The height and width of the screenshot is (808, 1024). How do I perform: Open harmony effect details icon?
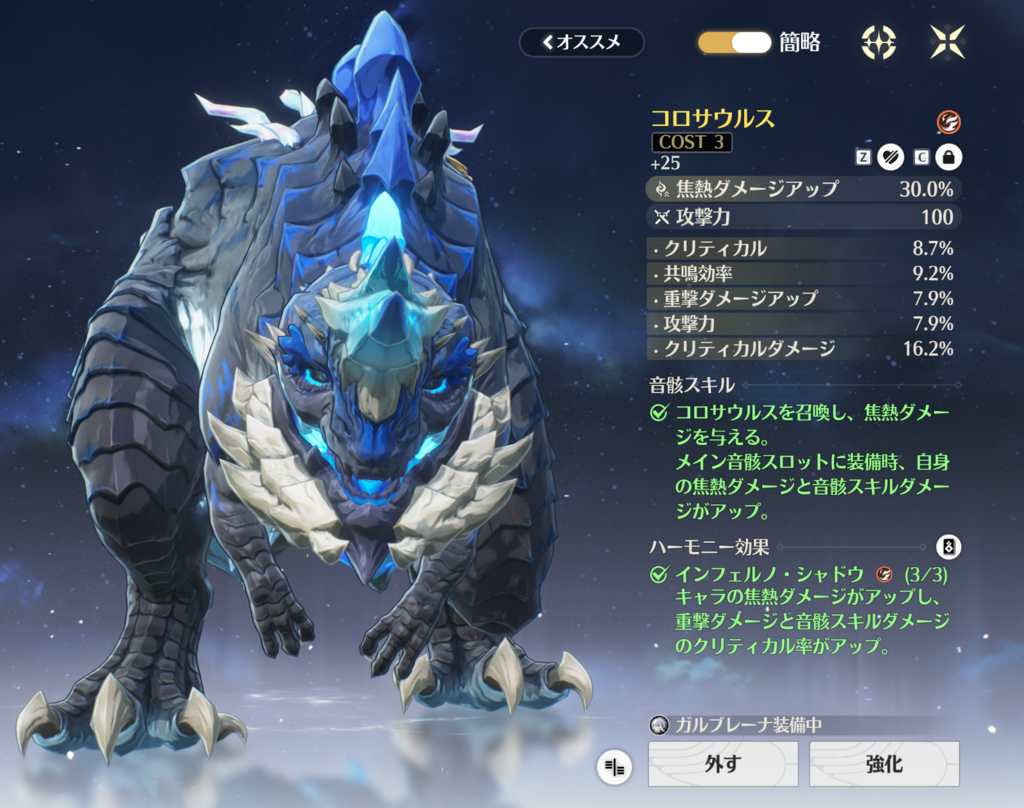click(x=948, y=547)
